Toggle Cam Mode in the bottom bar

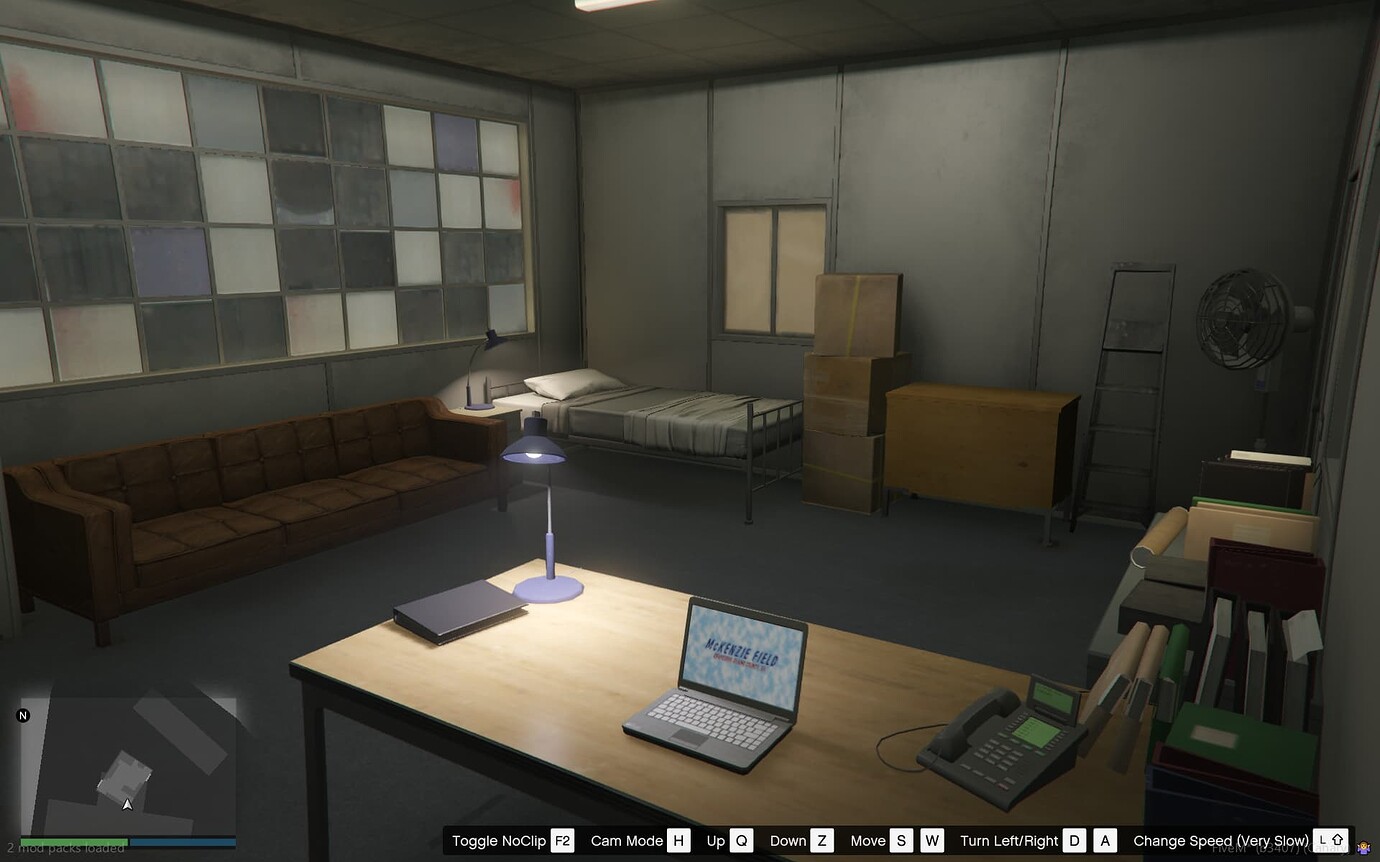click(628, 840)
